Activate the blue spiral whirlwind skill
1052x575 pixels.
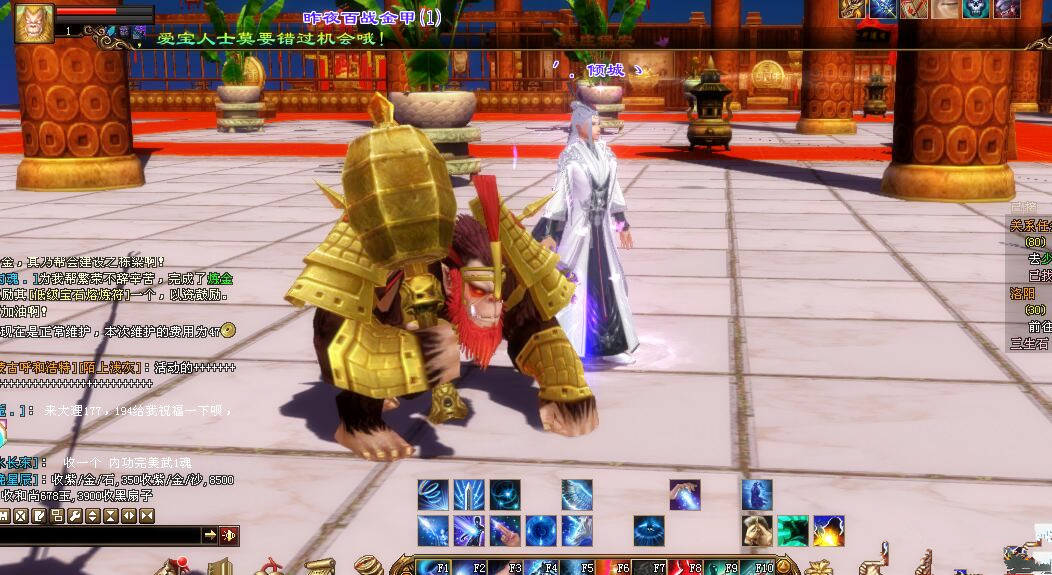[433, 494]
